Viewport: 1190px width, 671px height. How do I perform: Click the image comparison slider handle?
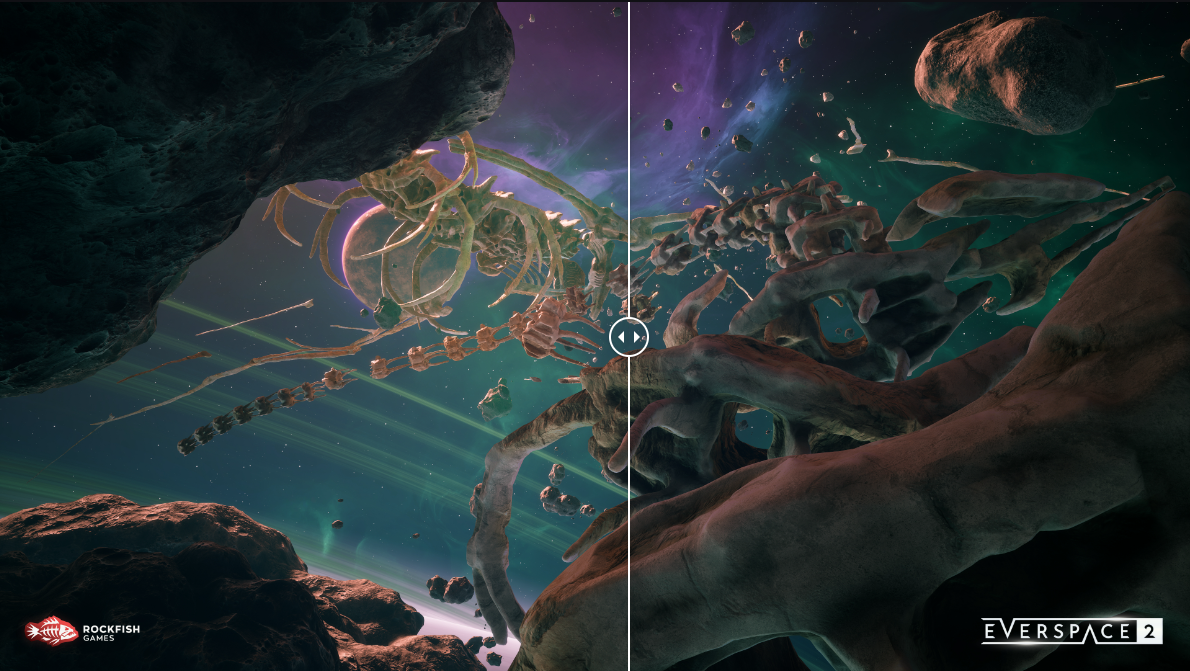tap(629, 337)
